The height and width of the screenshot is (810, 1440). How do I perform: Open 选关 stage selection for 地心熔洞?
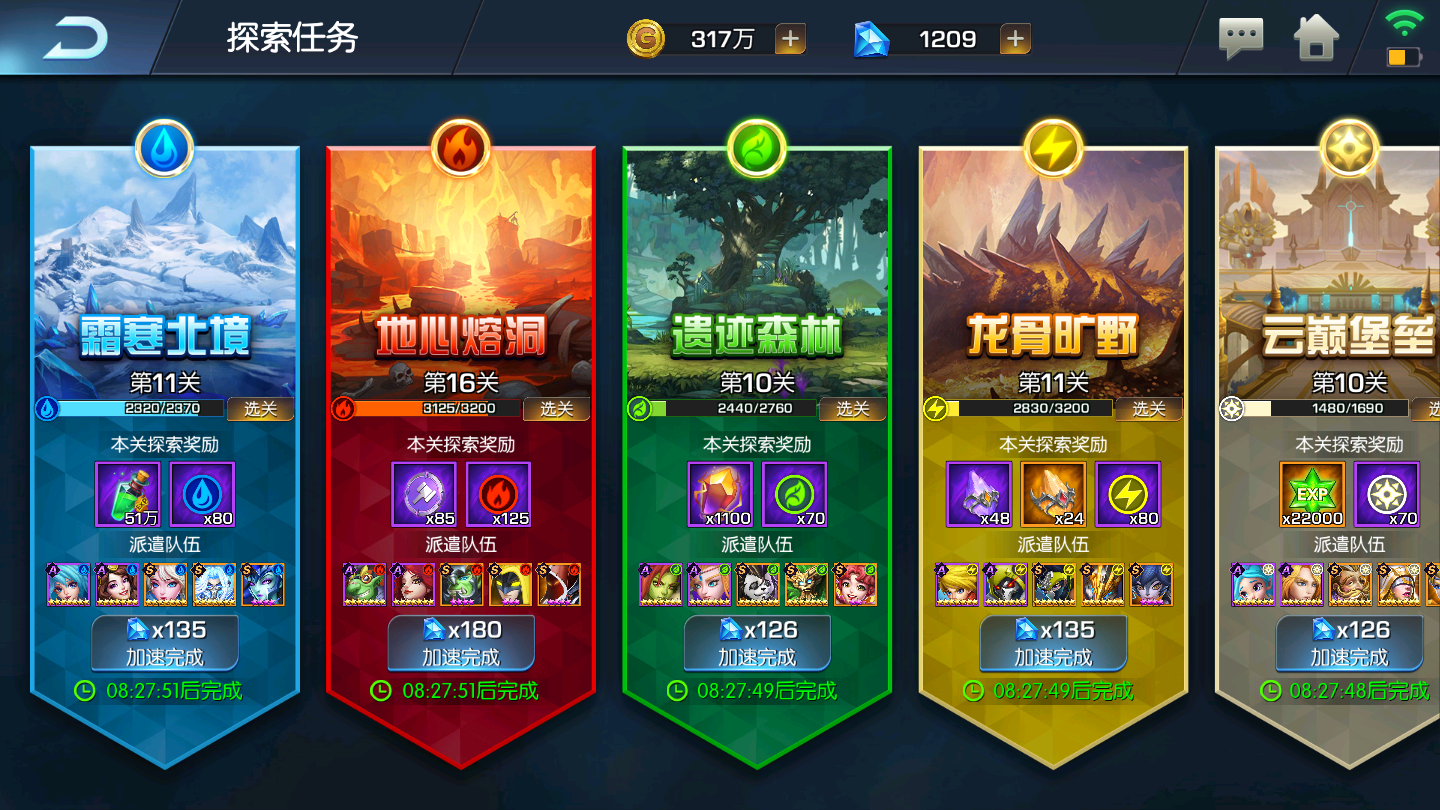(557, 408)
